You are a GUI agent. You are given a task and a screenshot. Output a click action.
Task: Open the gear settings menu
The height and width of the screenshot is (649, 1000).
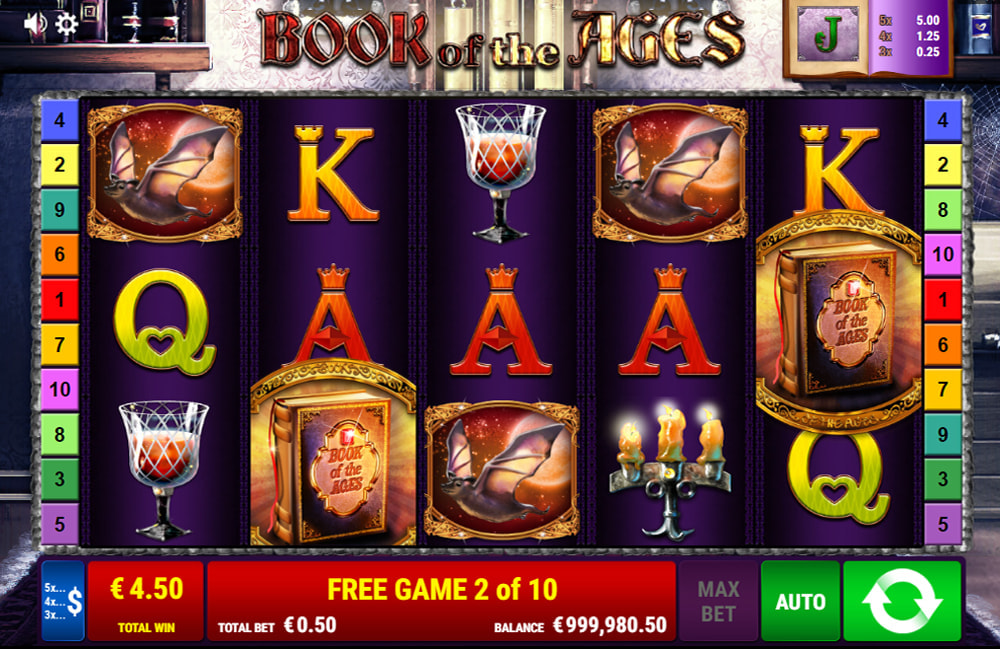66,24
